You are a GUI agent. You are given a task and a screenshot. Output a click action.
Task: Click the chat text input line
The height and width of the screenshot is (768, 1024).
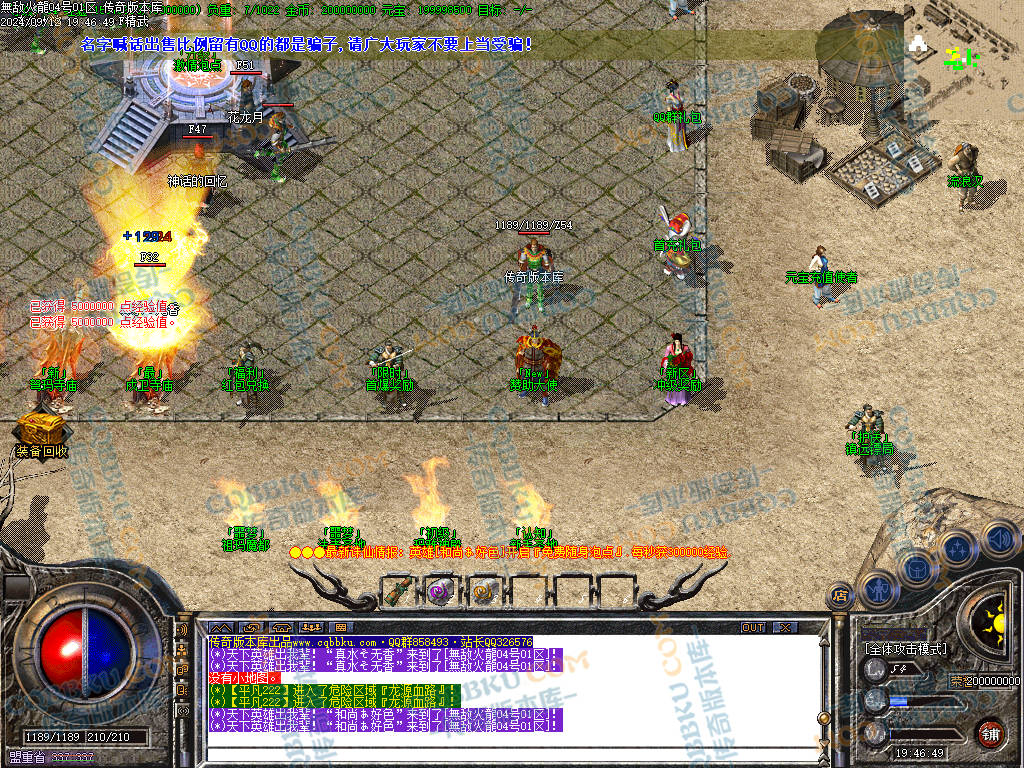click(x=500, y=740)
